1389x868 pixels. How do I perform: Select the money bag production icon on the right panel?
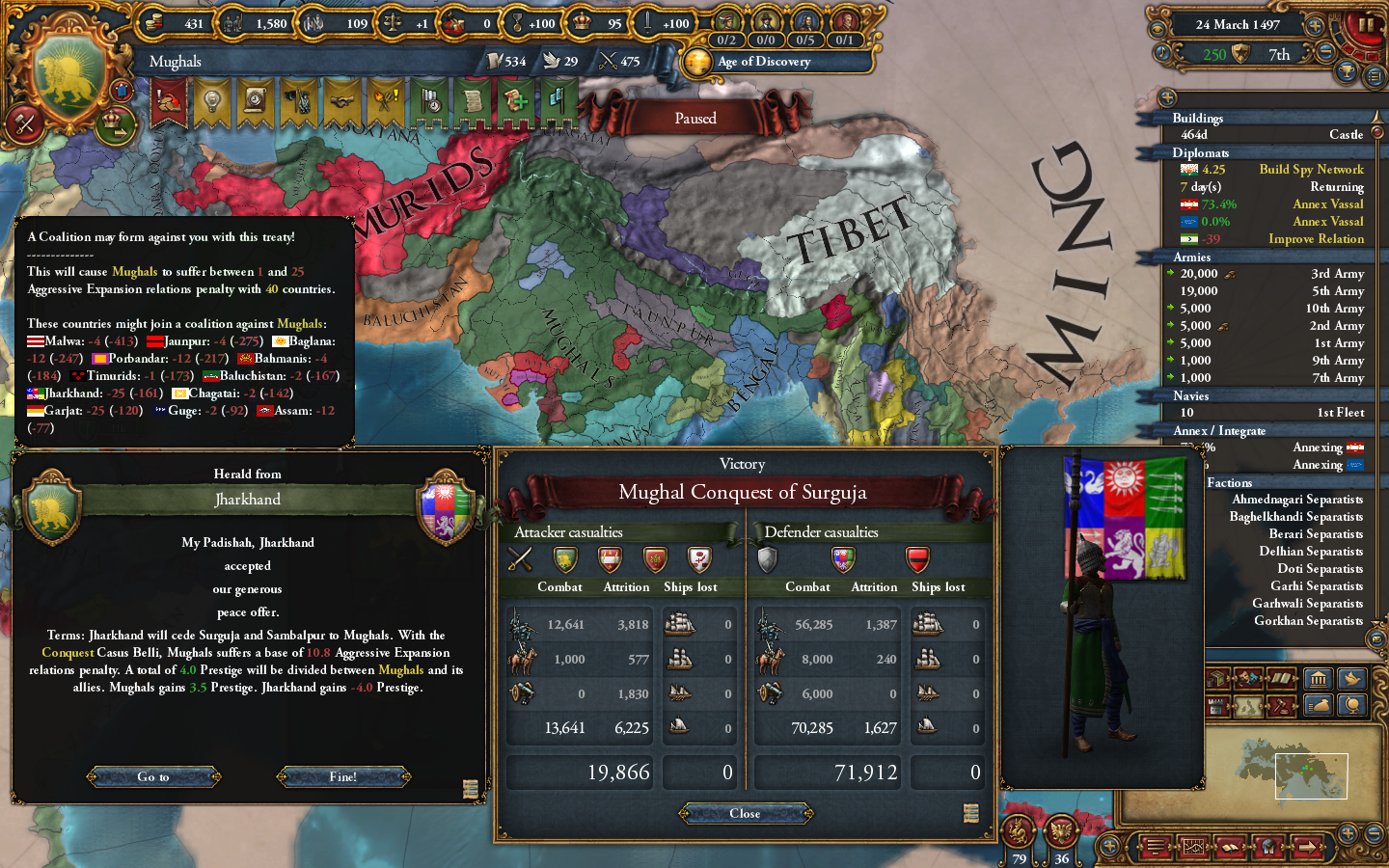click(1318, 705)
